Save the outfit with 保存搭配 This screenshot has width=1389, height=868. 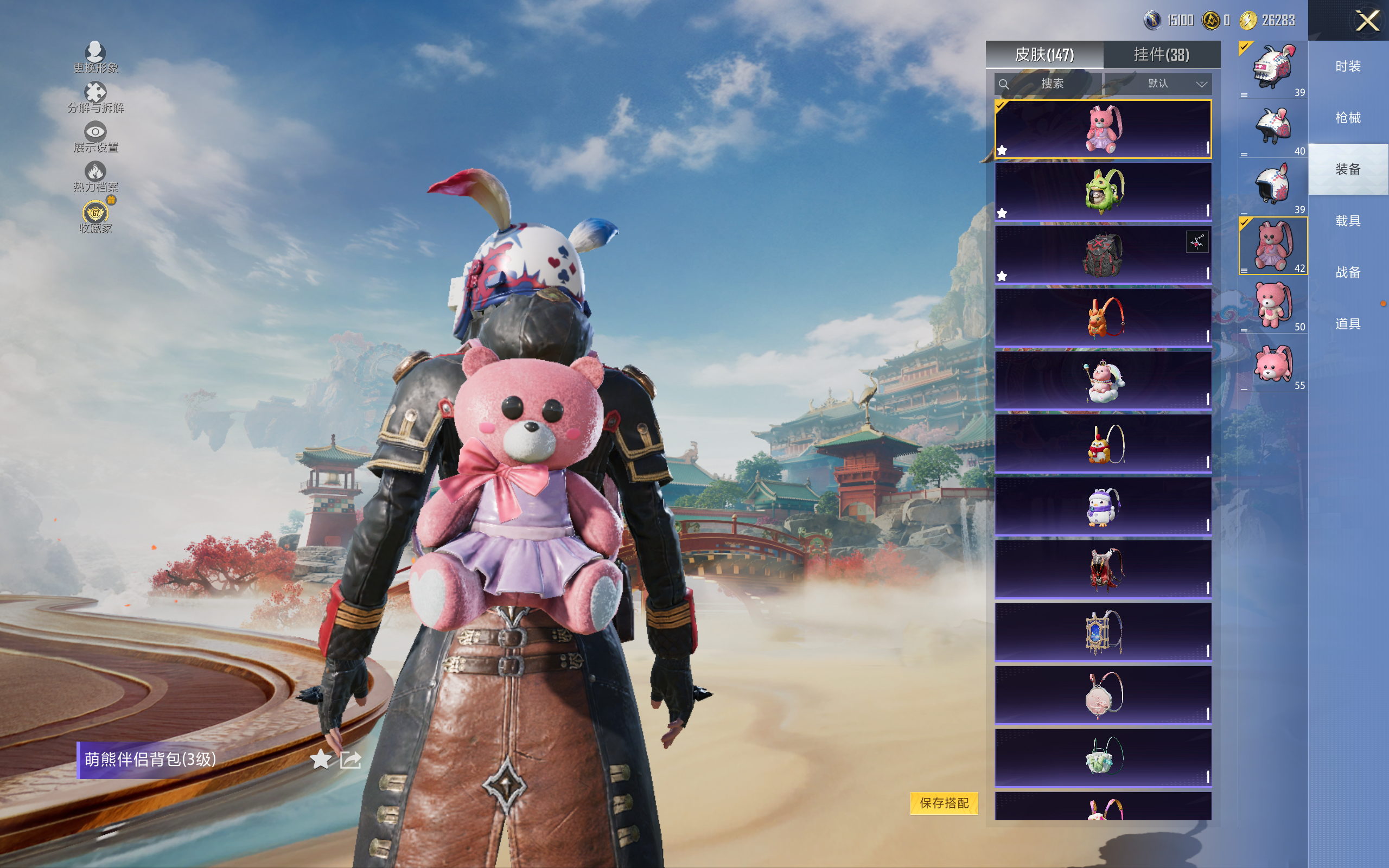[x=944, y=802]
